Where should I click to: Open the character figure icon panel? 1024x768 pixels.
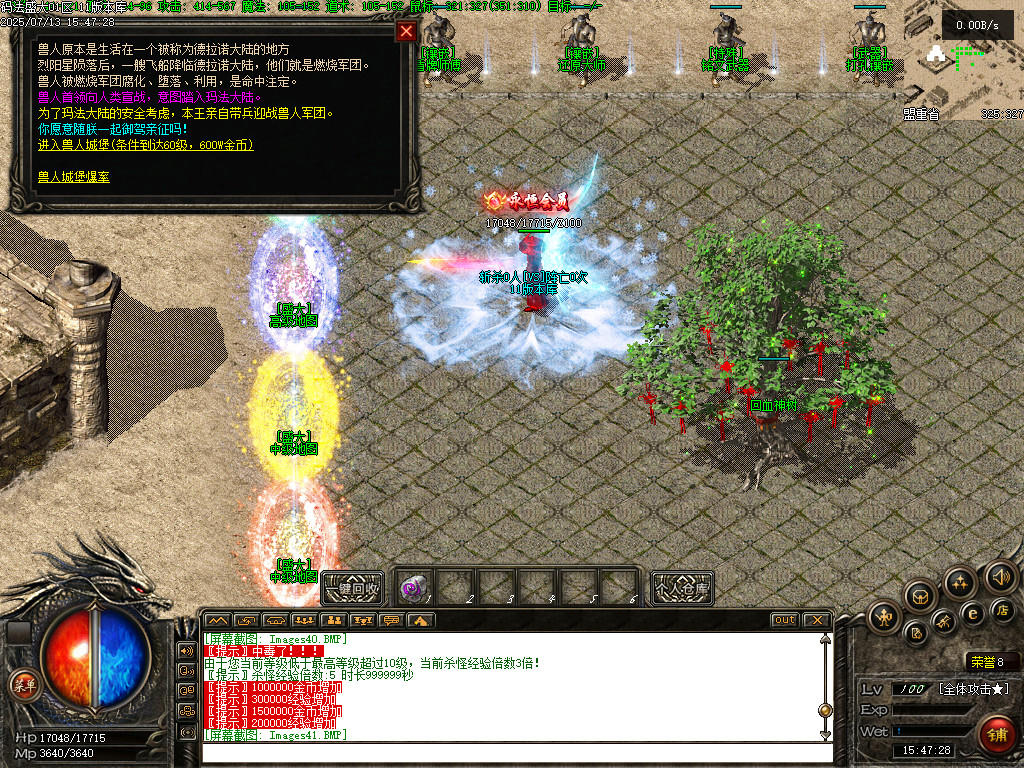tap(886, 616)
